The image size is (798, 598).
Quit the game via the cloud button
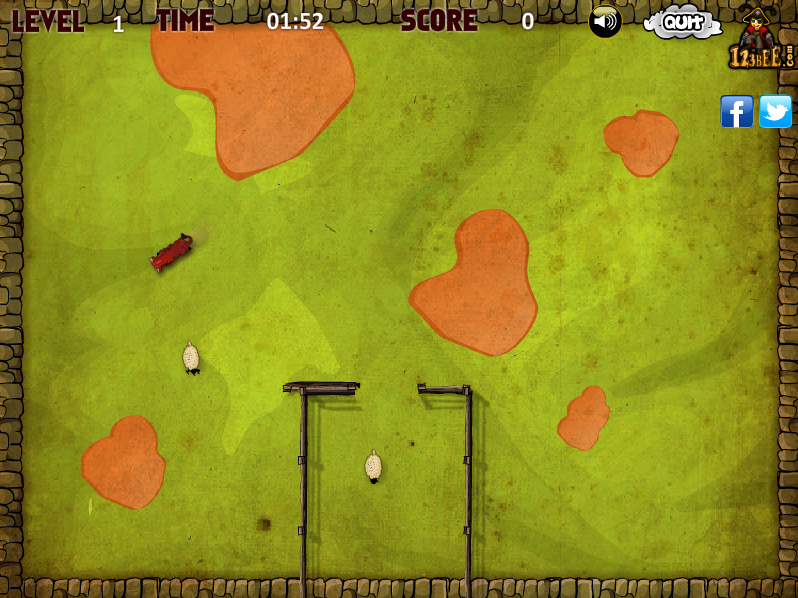point(682,22)
